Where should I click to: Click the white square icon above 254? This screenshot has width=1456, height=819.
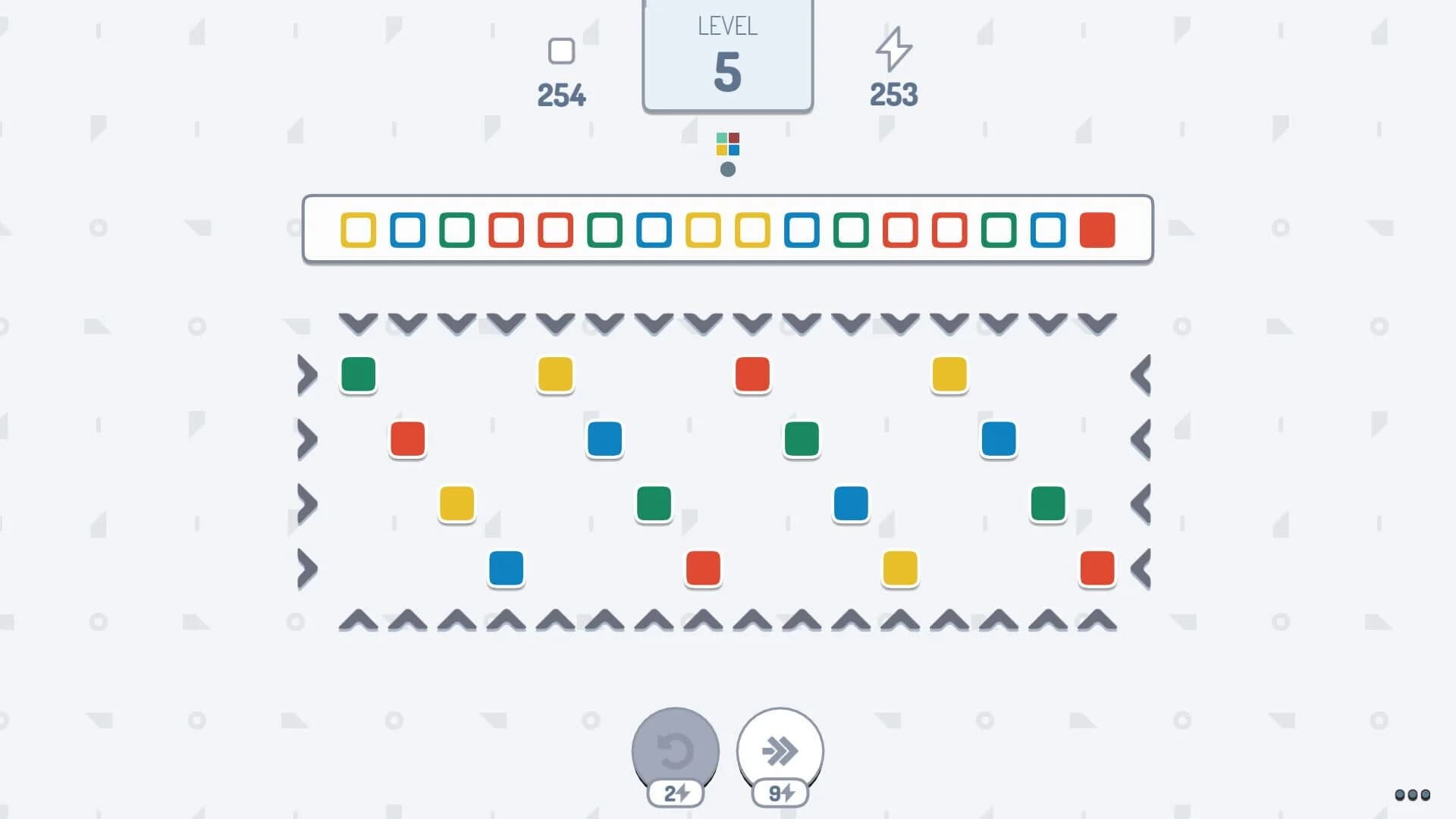[x=561, y=50]
